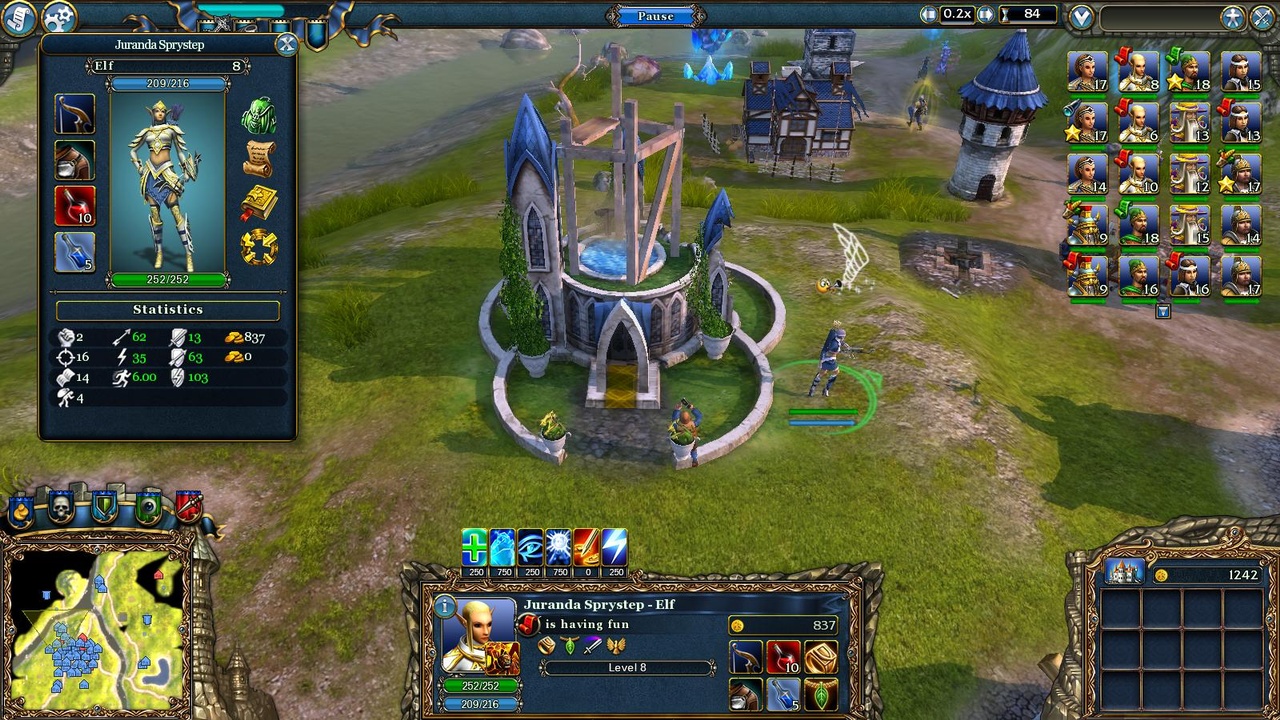The height and width of the screenshot is (720, 1280).
Task: Click the Level 8 label on hero panel
Action: click(x=627, y=666)
